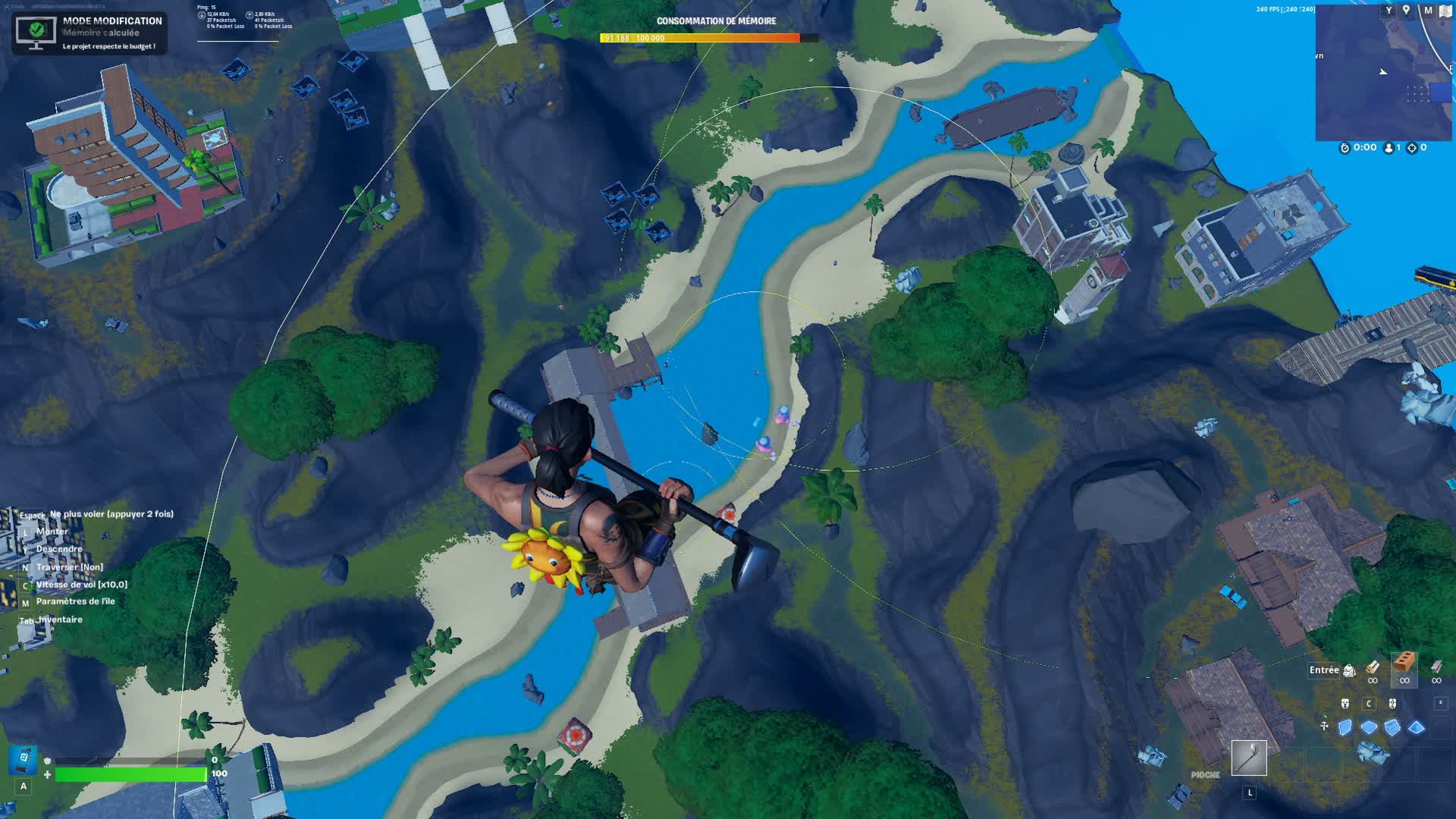Select the roof build piece icon
The image size is (1456, 819).
(x=1415, y=726)
